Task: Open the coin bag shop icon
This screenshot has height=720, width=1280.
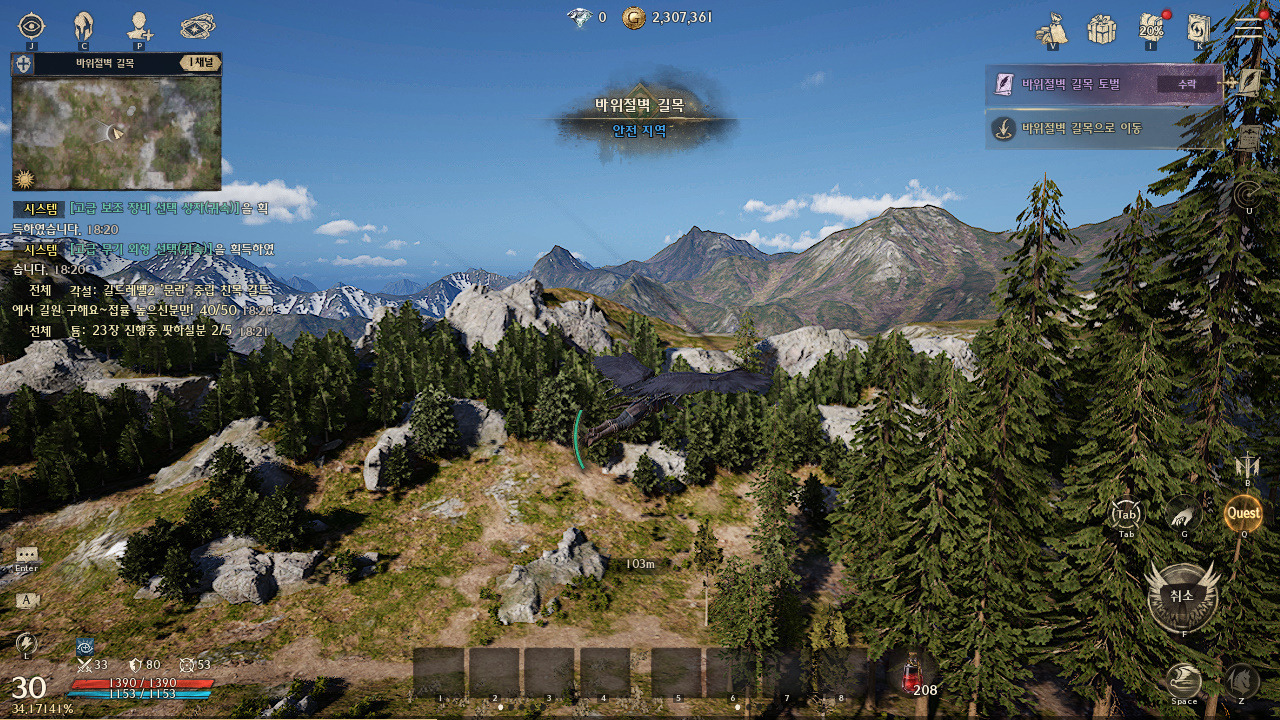Action: click(x=1052, y=29)
